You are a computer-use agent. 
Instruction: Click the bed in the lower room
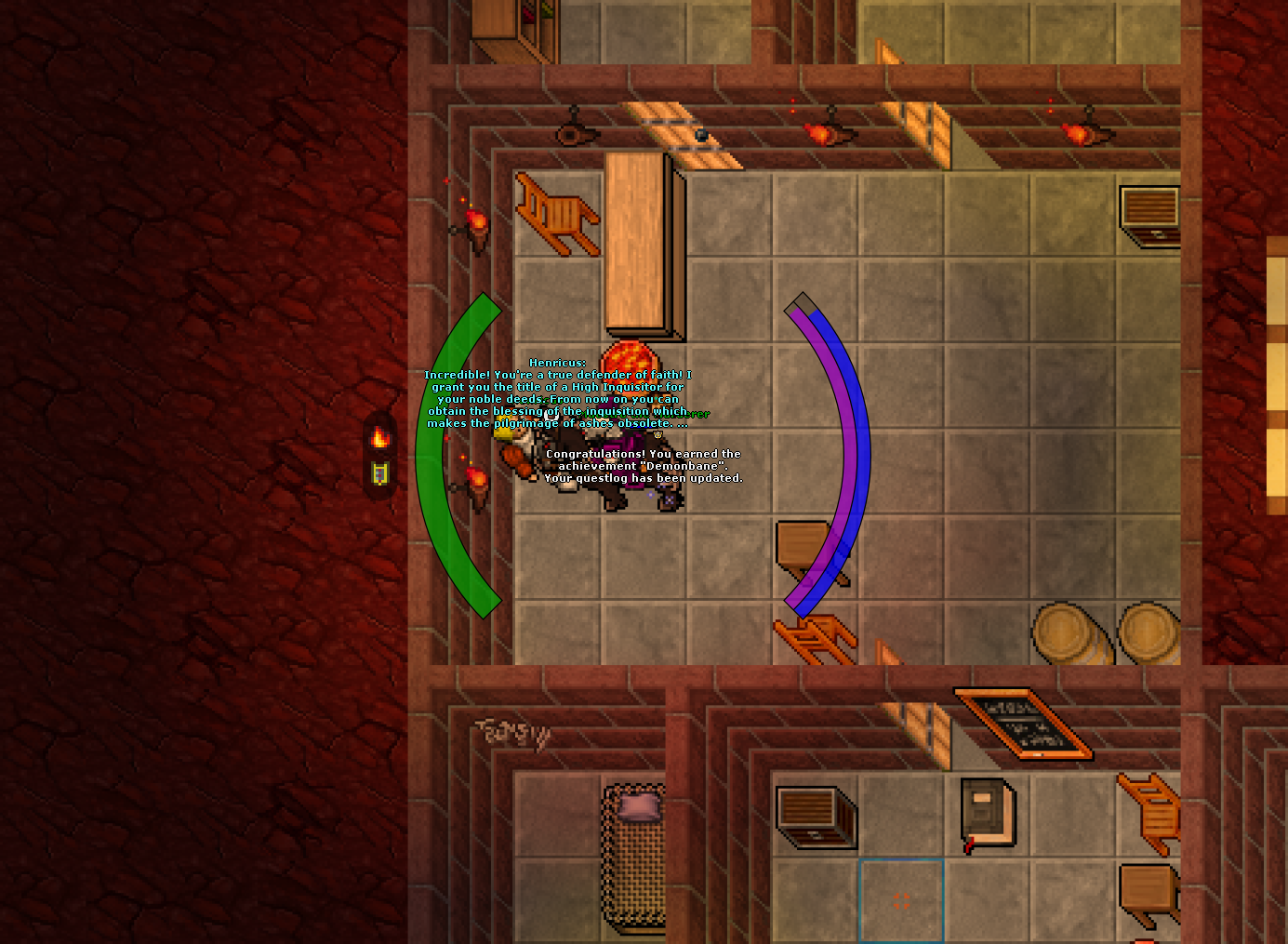633,856
